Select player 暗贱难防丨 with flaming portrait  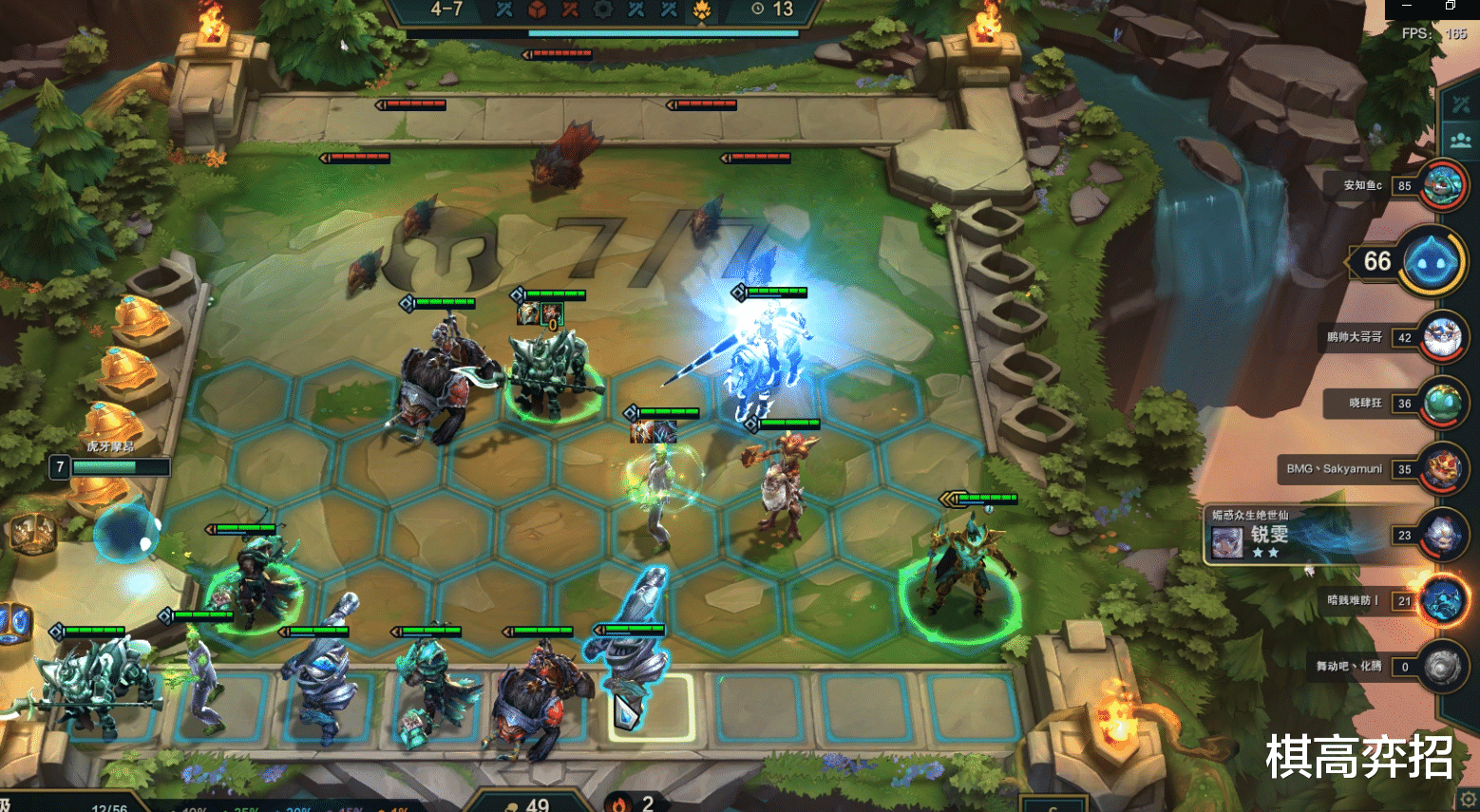1441,600
